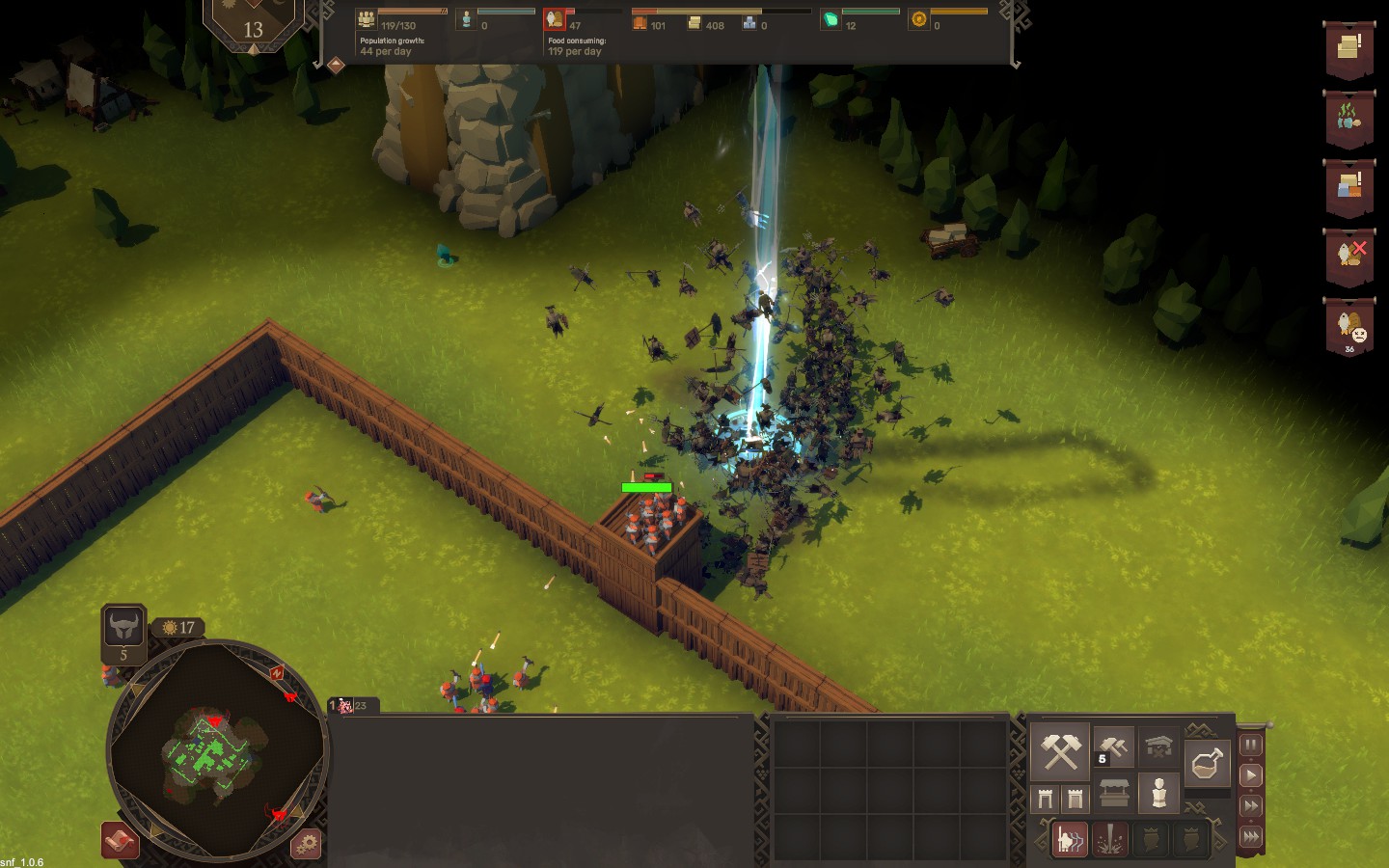Click the open gate icon

point(1046,798)
